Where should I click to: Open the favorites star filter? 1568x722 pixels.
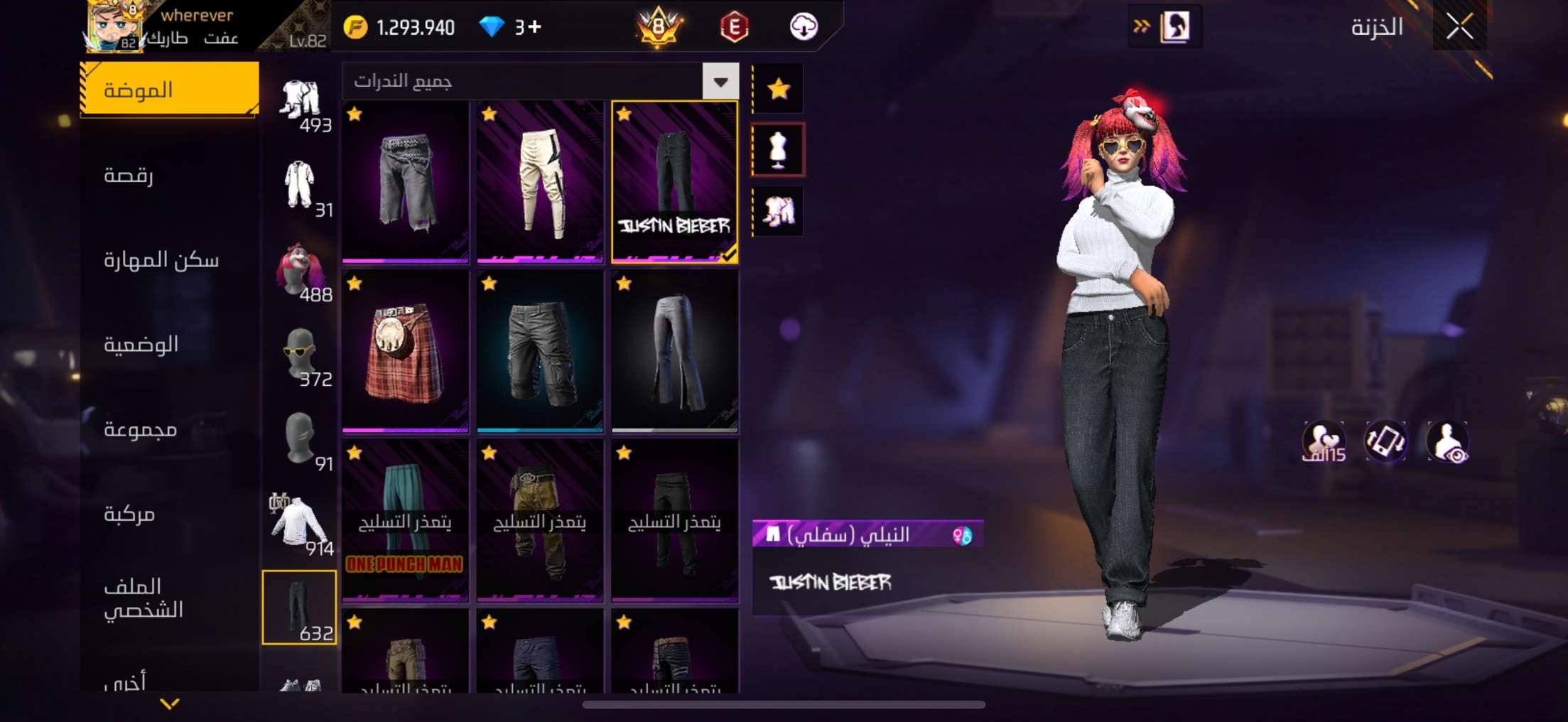779,89
